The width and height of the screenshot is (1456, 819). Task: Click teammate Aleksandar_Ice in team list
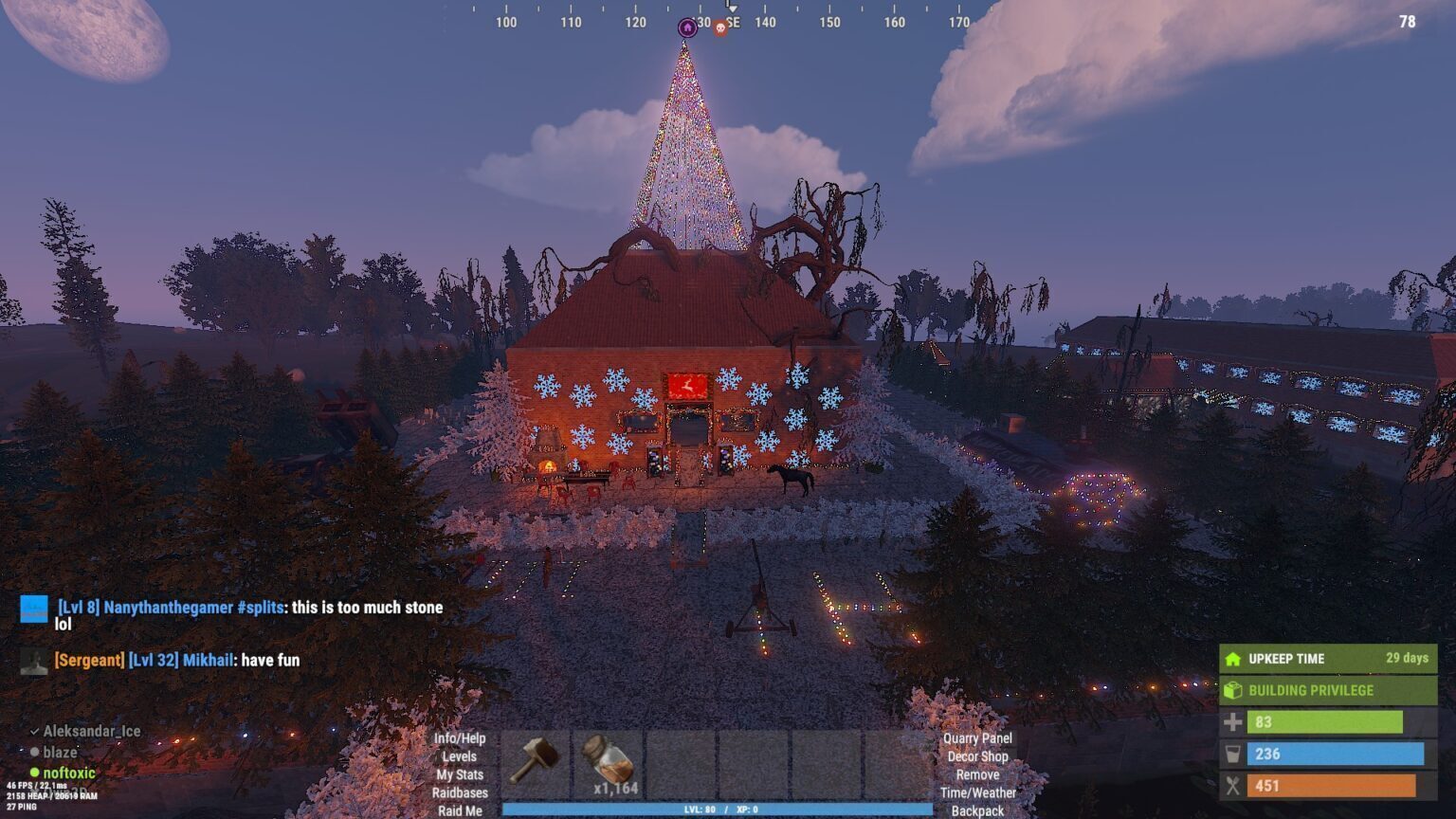click(x=91, y=731)
